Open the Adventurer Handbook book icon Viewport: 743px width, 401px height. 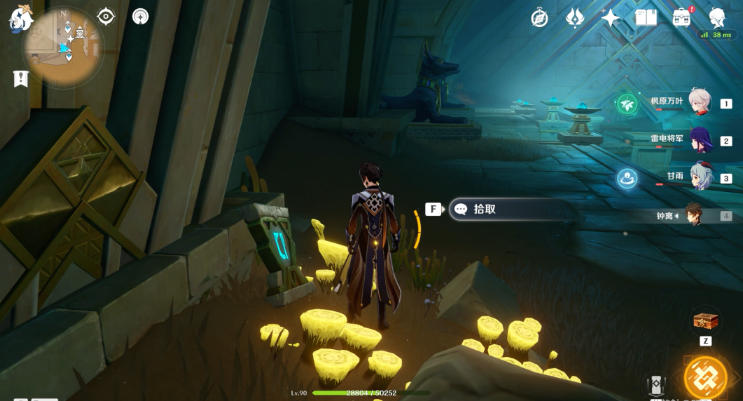[646, 17]
